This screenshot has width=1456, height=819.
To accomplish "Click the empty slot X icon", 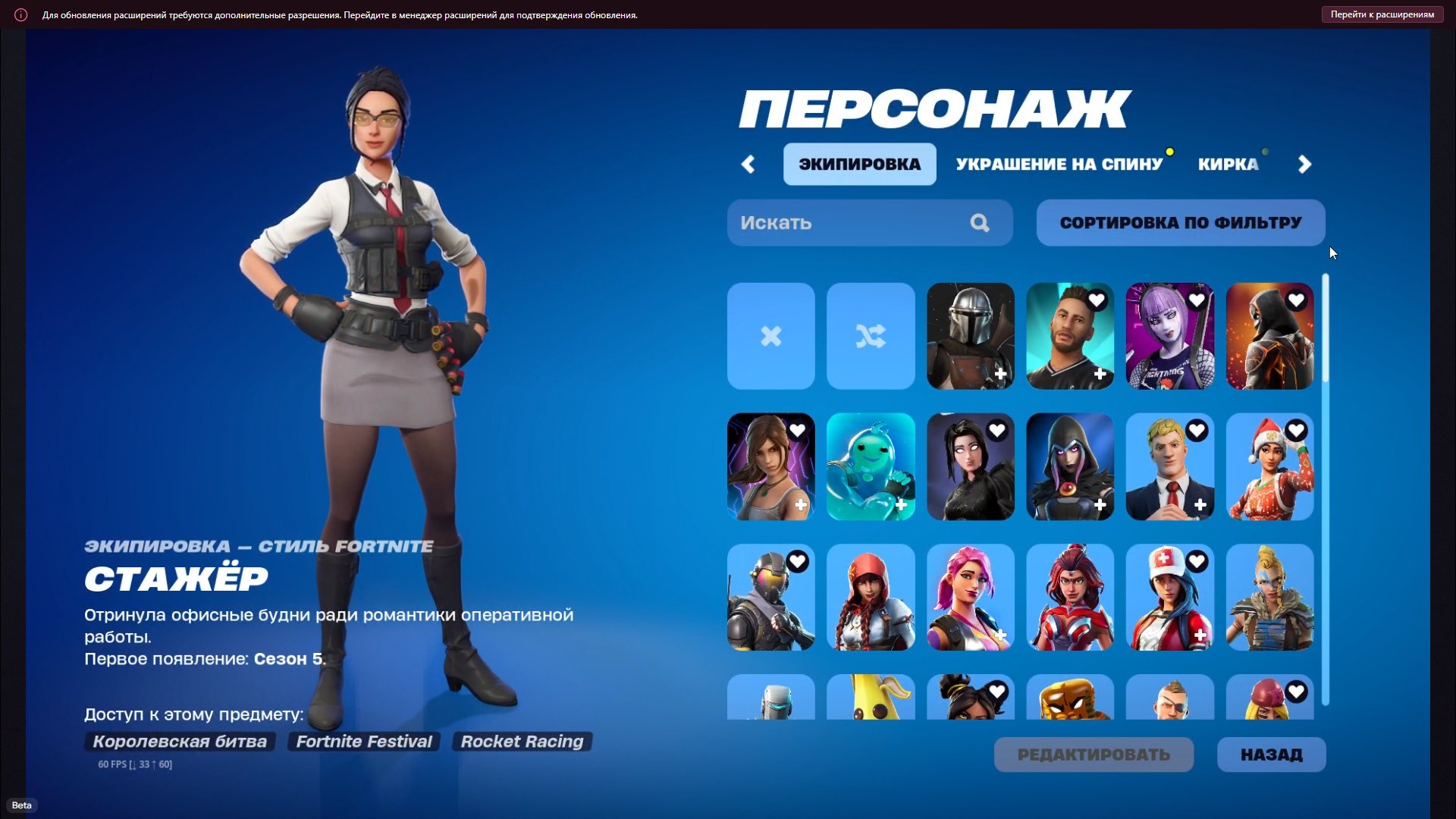I will [770, 336].
